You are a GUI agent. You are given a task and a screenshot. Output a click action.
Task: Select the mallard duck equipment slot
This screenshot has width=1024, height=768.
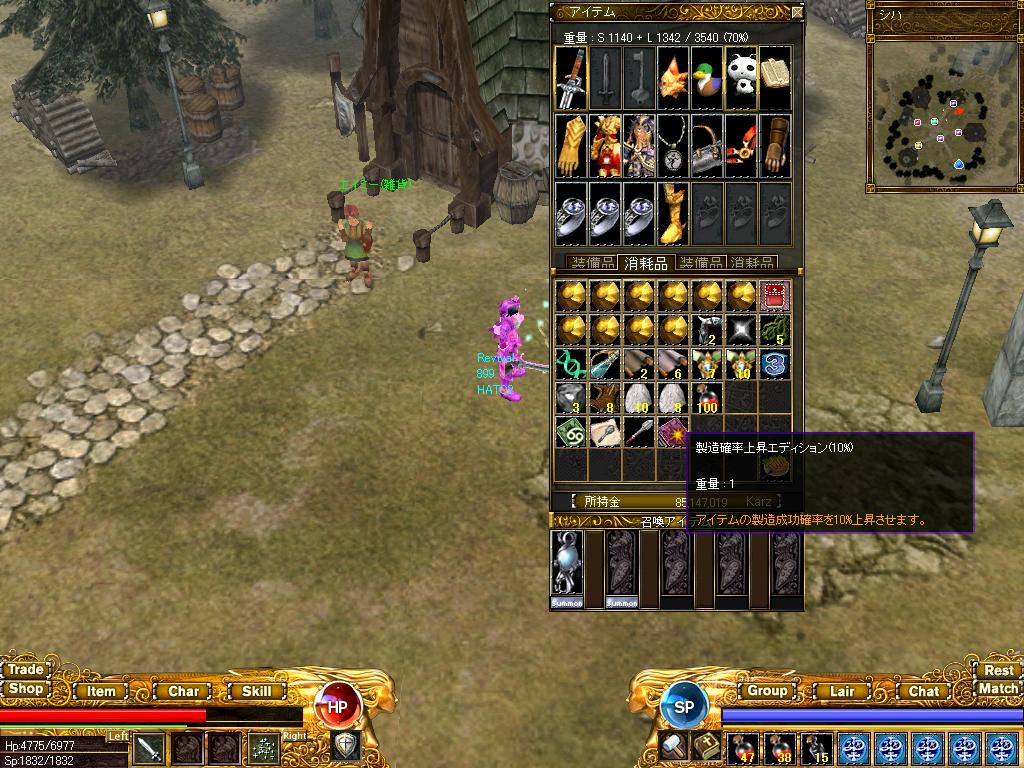tap(707, 78)
